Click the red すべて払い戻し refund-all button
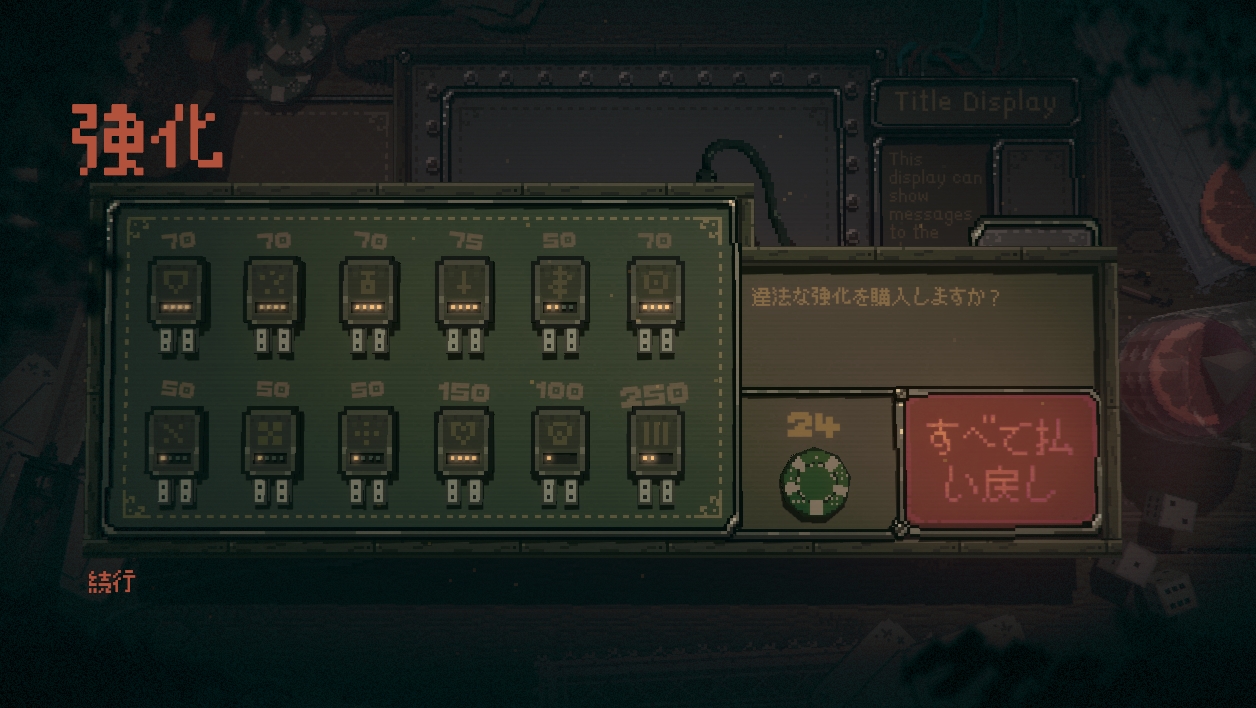Image resolution: width=1256 pixels, height=708 pixels. point(1001,459)
